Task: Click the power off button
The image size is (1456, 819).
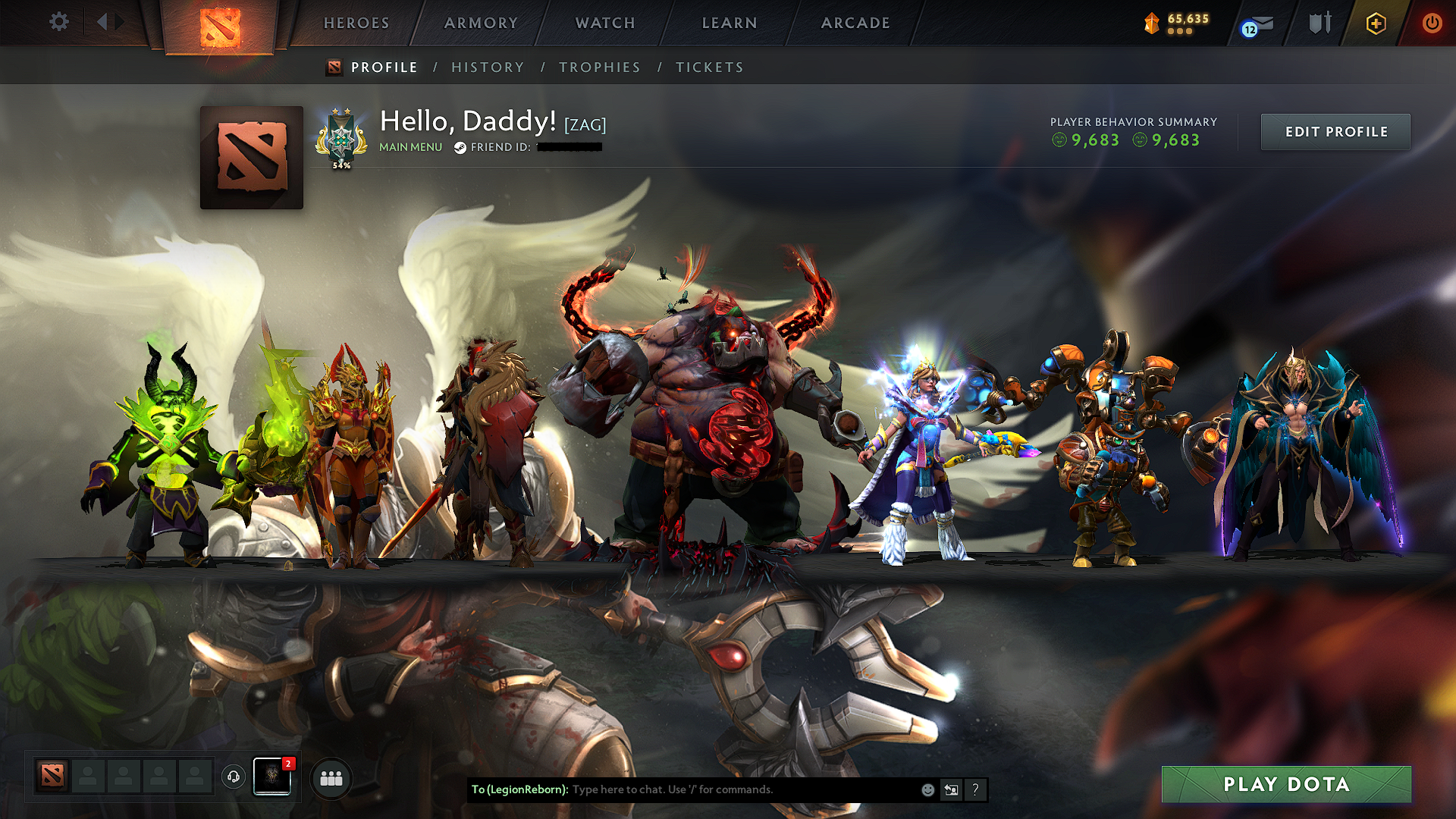Action: point(1432,23)
